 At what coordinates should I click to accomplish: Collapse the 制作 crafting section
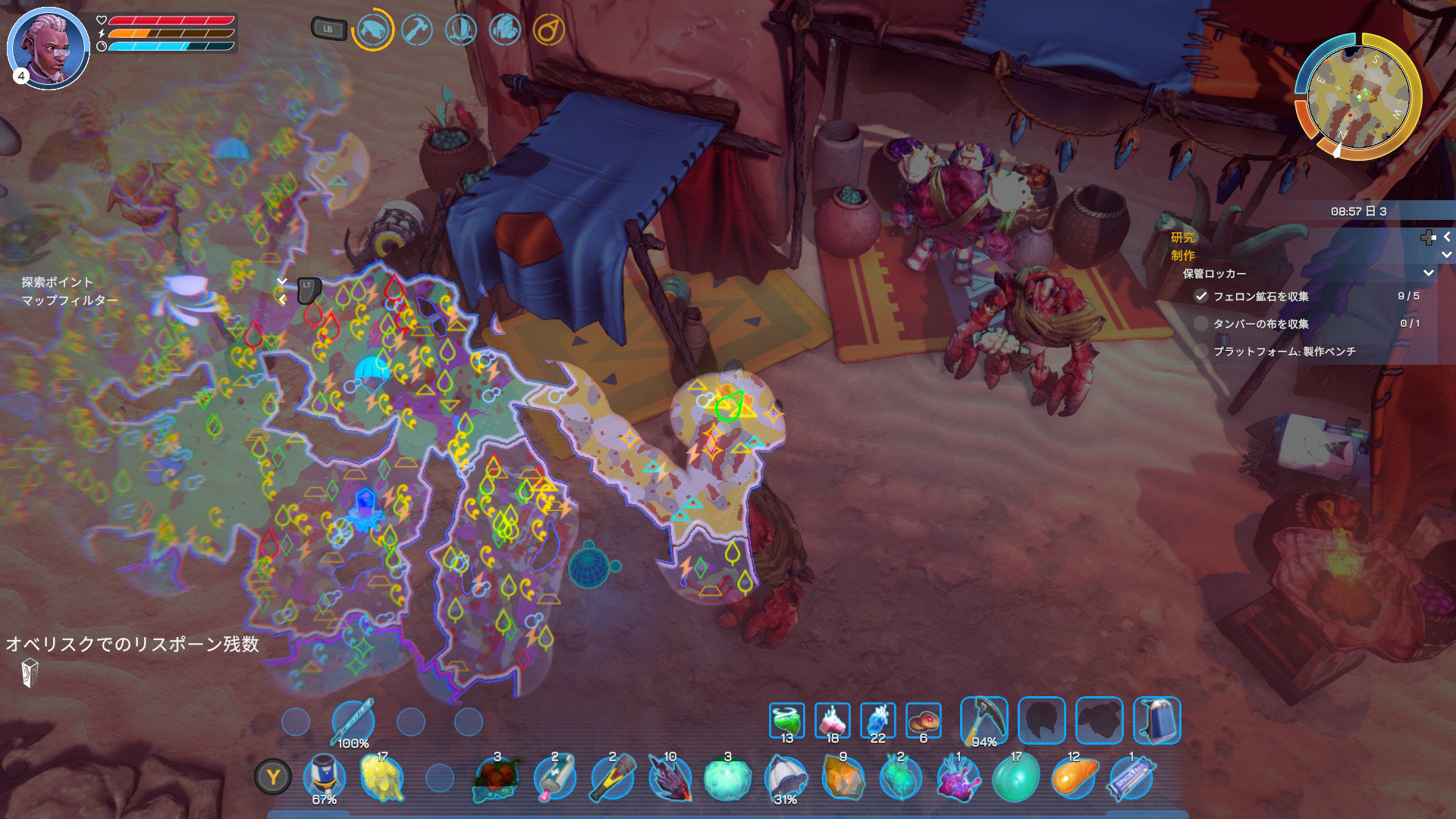click(x=1446, y=256)
